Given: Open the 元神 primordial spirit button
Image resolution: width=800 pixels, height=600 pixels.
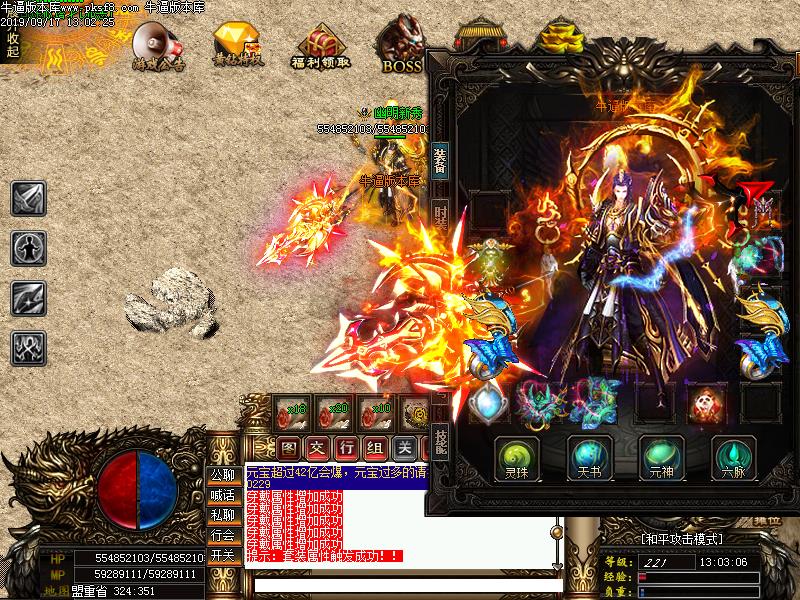Looking at the screenshot, I should [x=662, y=456].
